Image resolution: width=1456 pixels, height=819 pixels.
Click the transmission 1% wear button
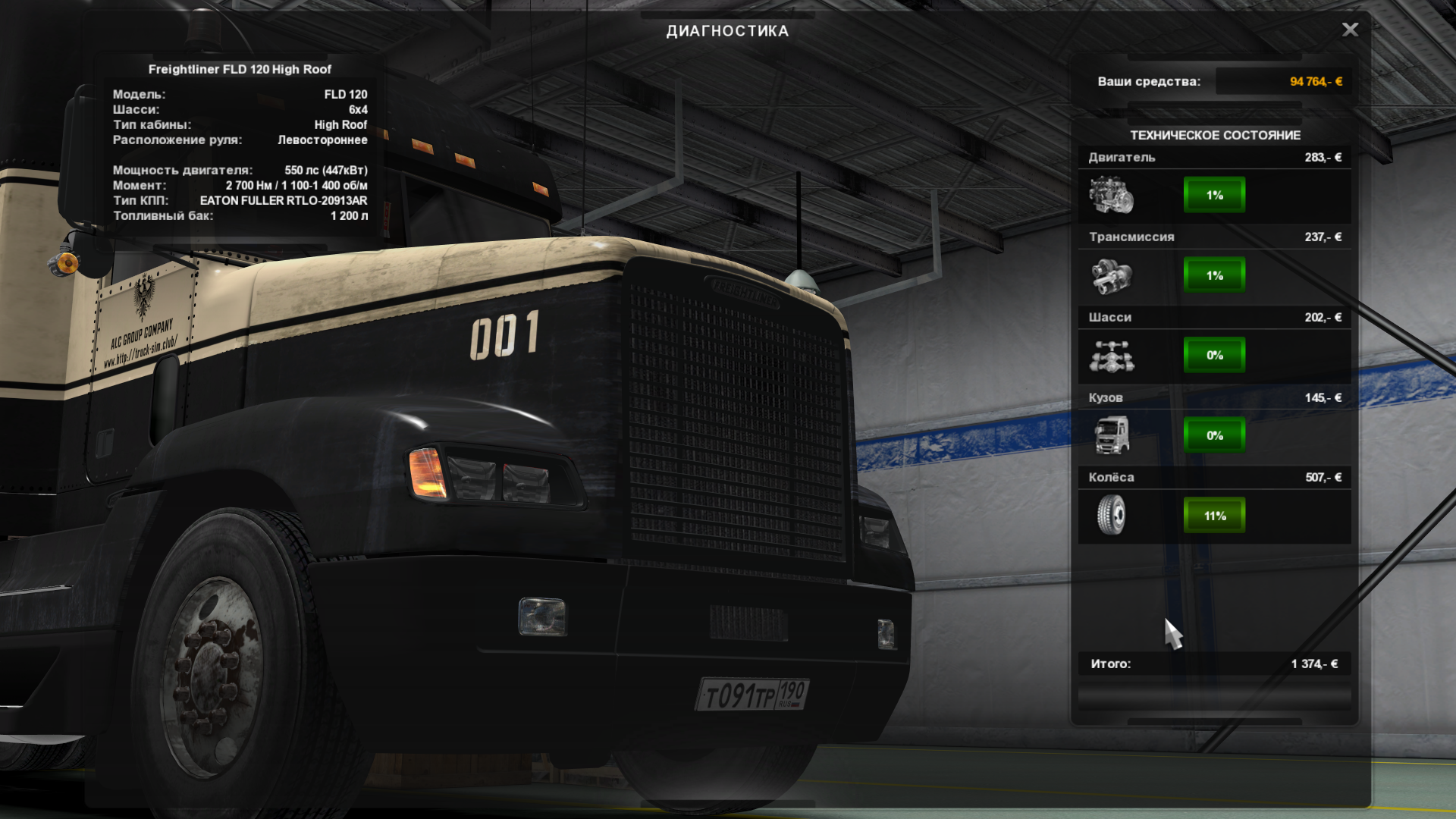(1214, 275)
